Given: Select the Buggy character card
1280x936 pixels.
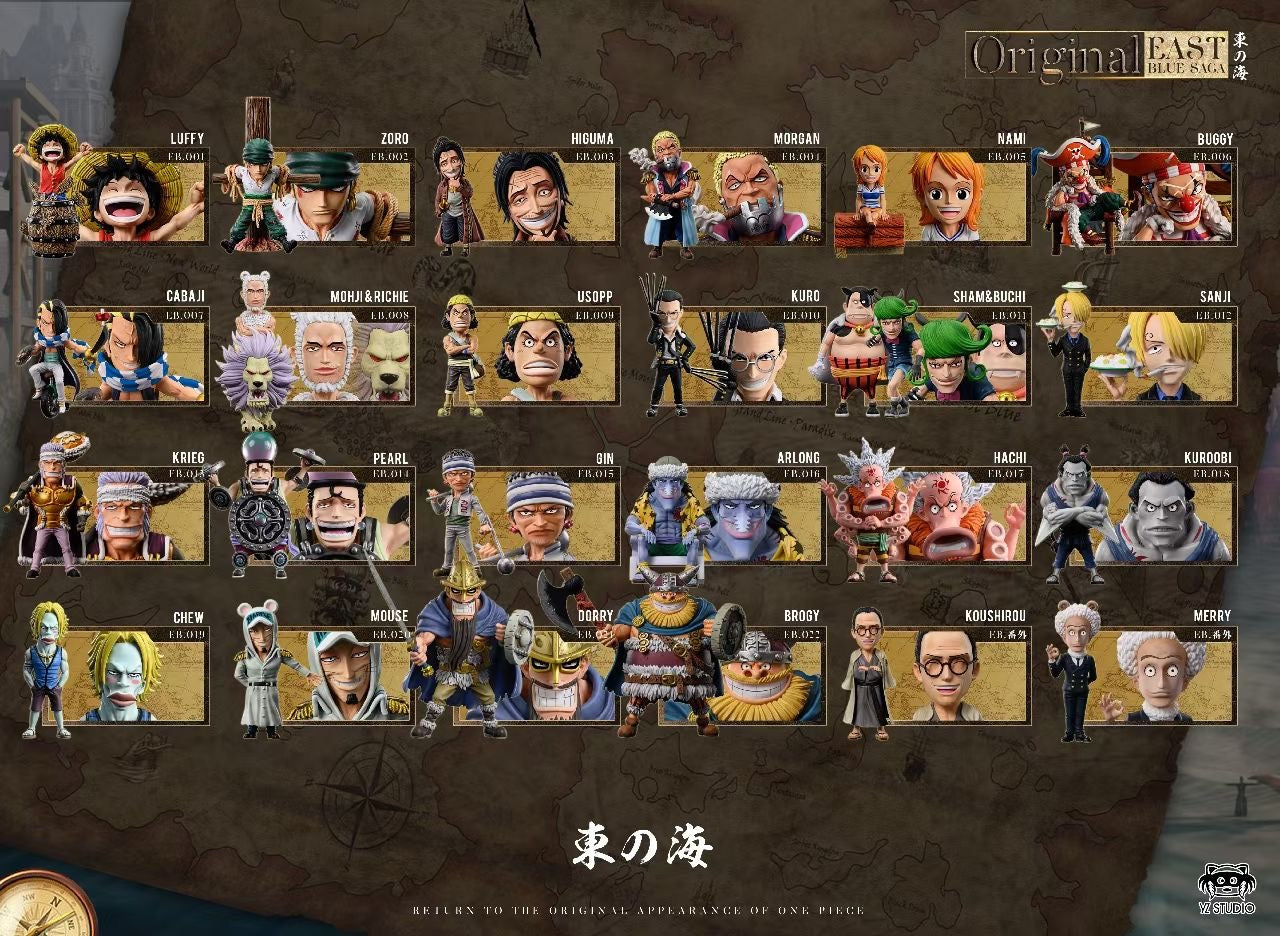Looking at the screenshot, I should 1160,196.
